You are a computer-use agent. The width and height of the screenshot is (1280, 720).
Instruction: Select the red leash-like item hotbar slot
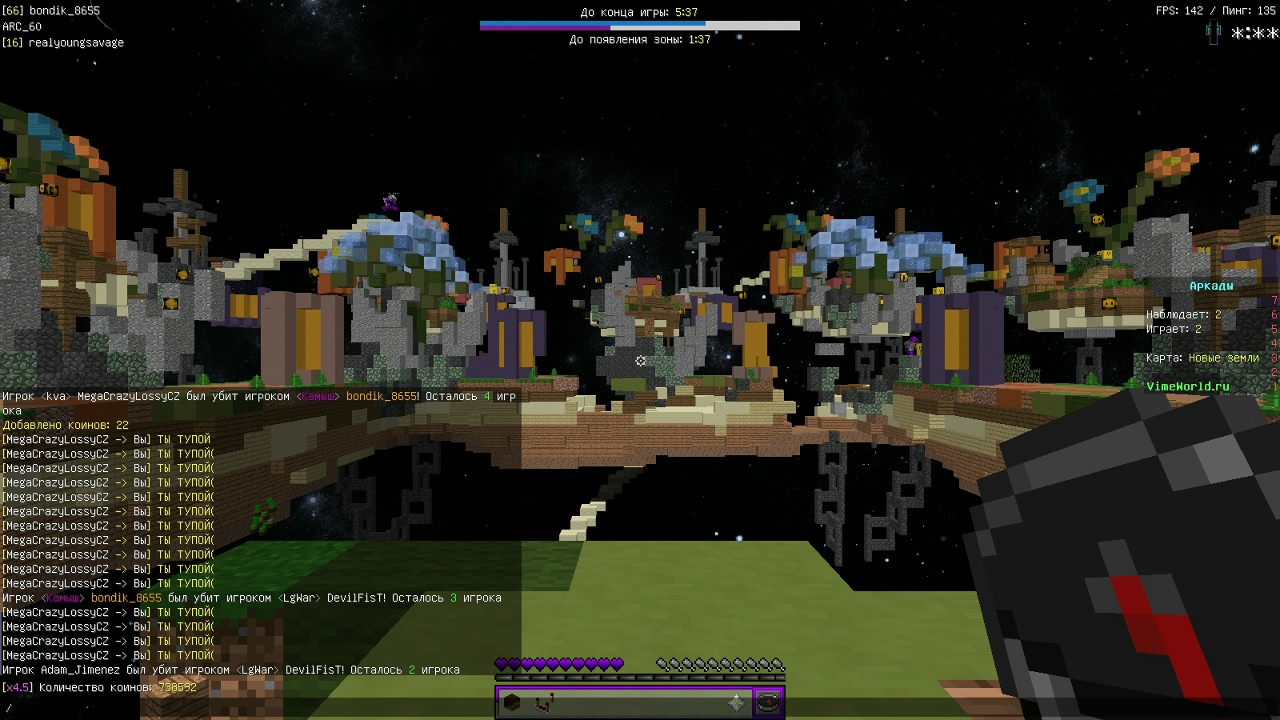click(x=543, y=703)
